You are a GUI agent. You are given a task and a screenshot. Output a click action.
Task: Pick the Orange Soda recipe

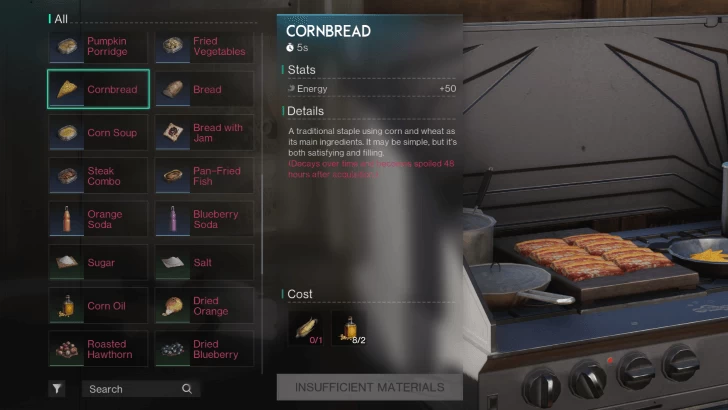point(98,219)
